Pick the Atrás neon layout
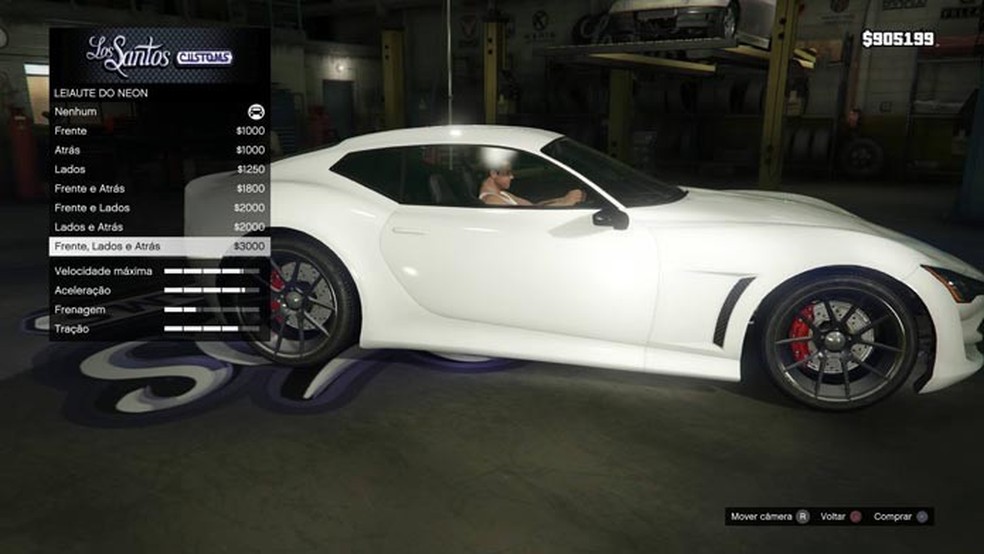 pos(159,150)
